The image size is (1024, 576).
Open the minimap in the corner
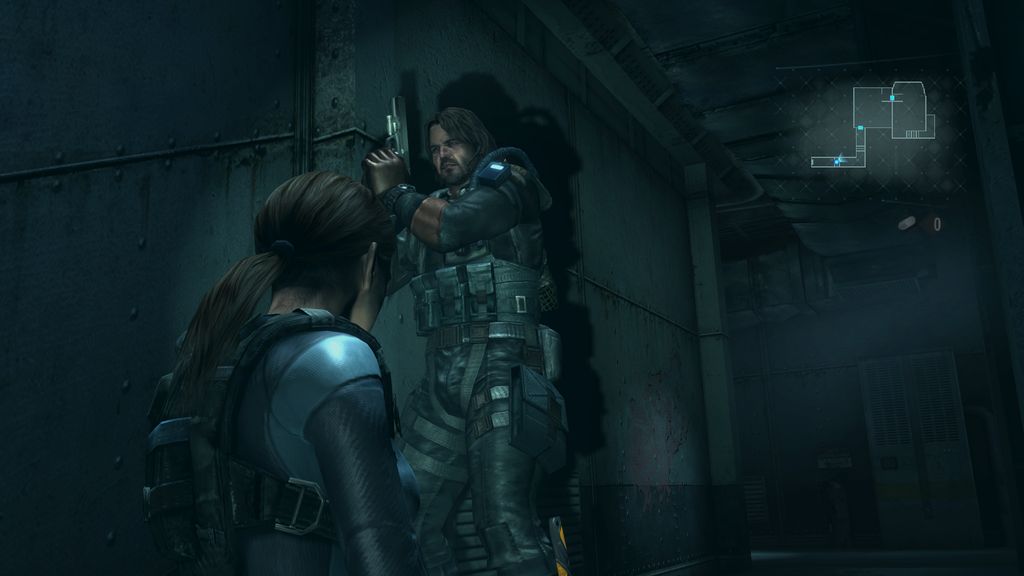pyautogui.click(x=875, y=124)
